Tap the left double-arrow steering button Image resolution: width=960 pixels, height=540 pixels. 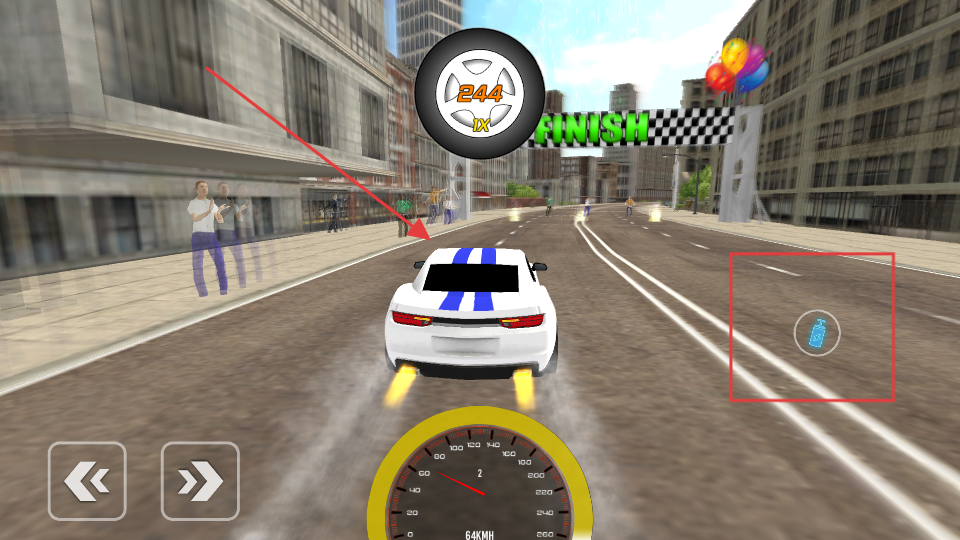87,481
